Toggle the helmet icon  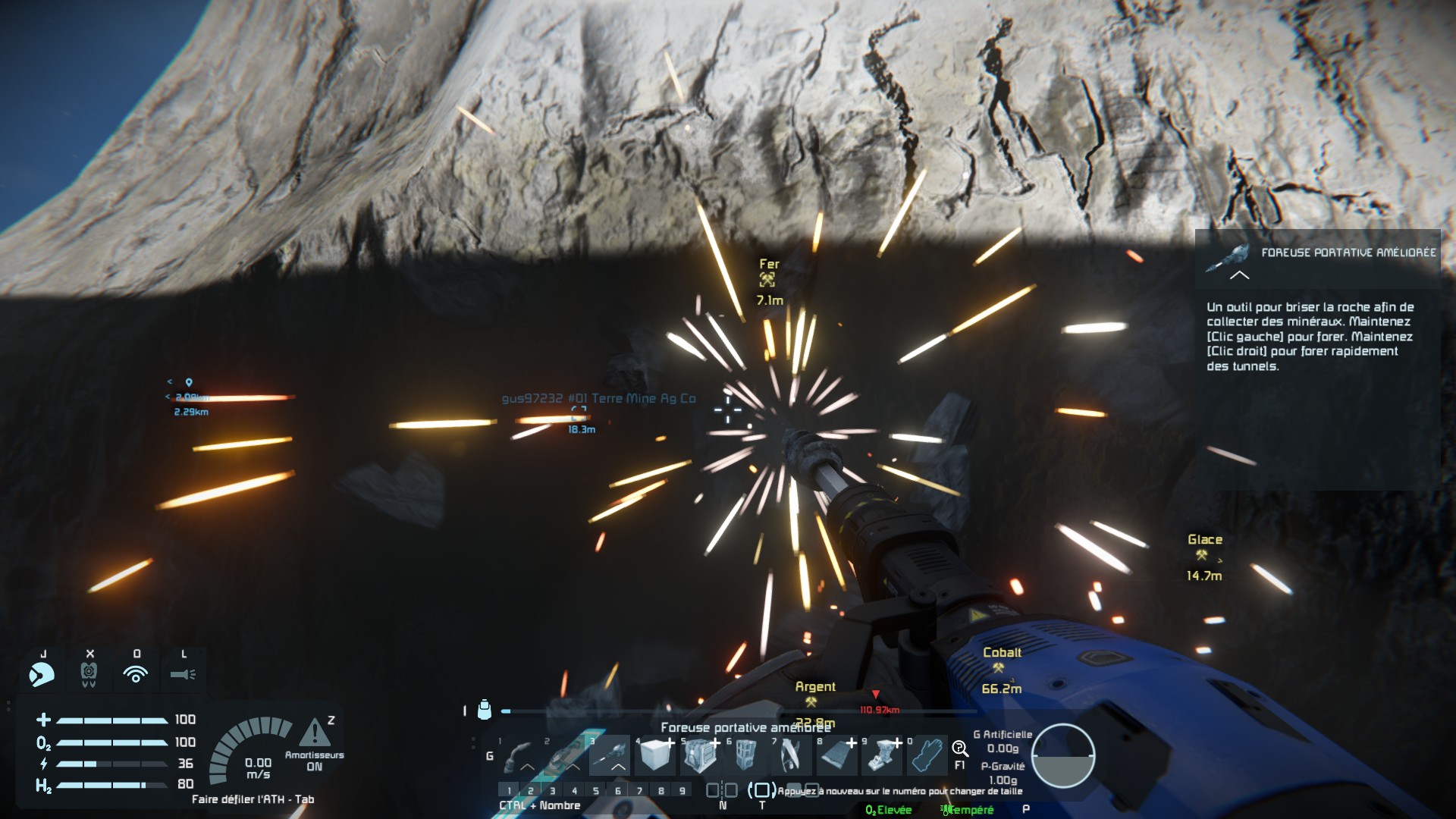[x=42, y=673]
